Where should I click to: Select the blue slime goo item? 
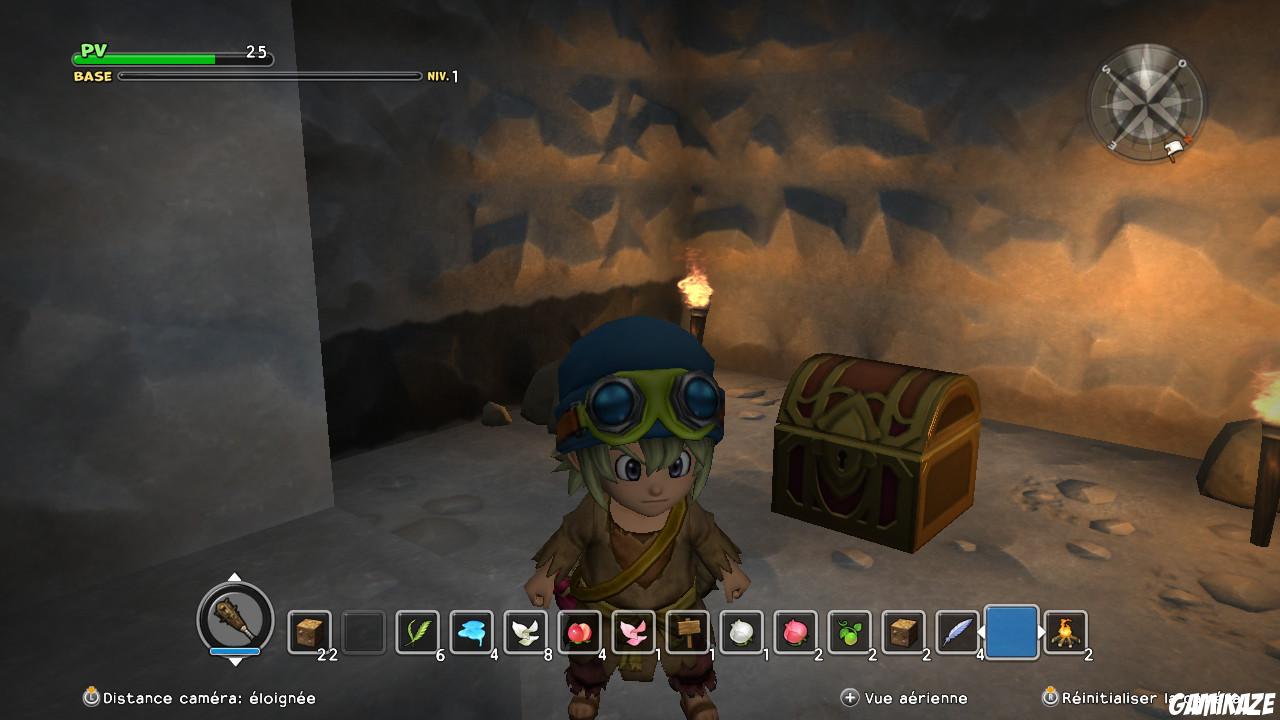click(469, 630)
